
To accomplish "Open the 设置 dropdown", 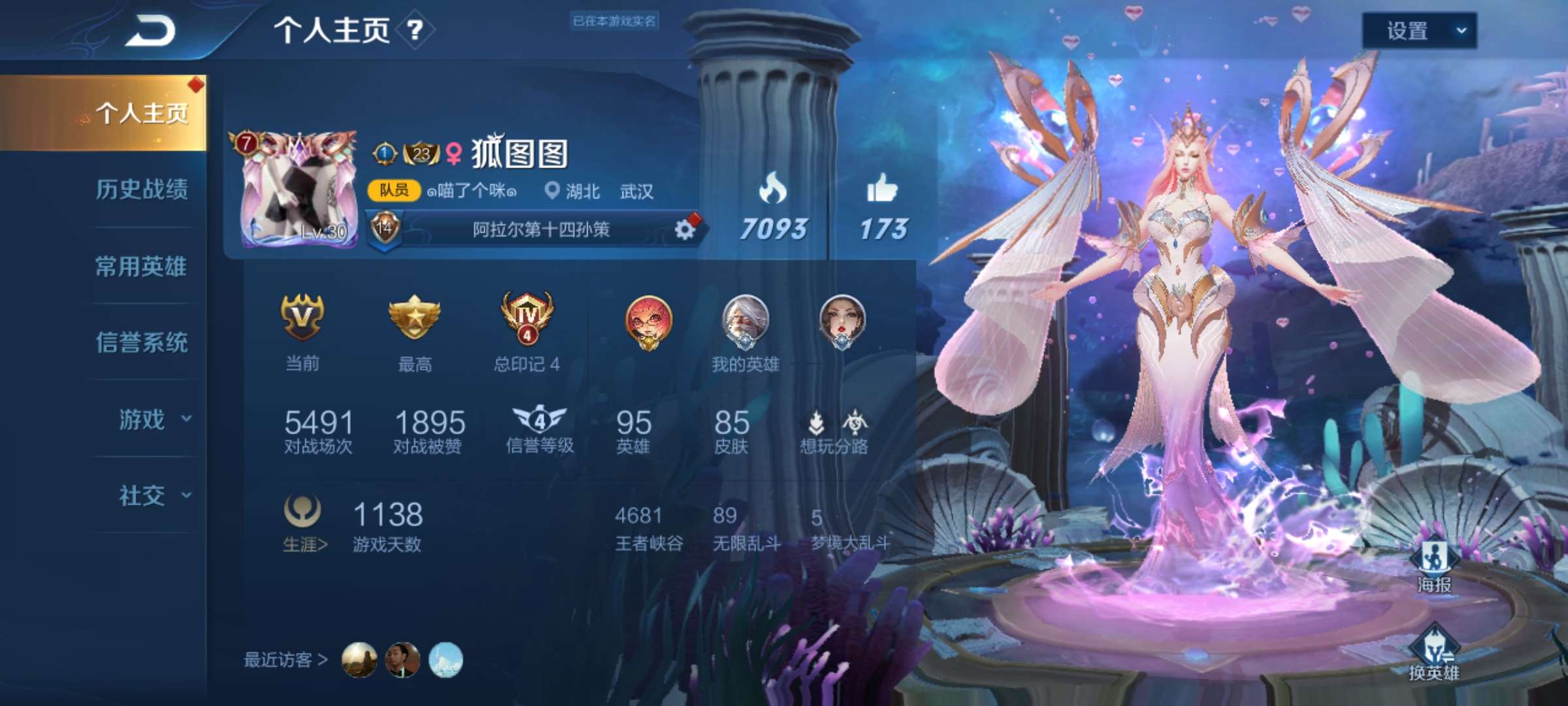I will tap(1418, 31).
